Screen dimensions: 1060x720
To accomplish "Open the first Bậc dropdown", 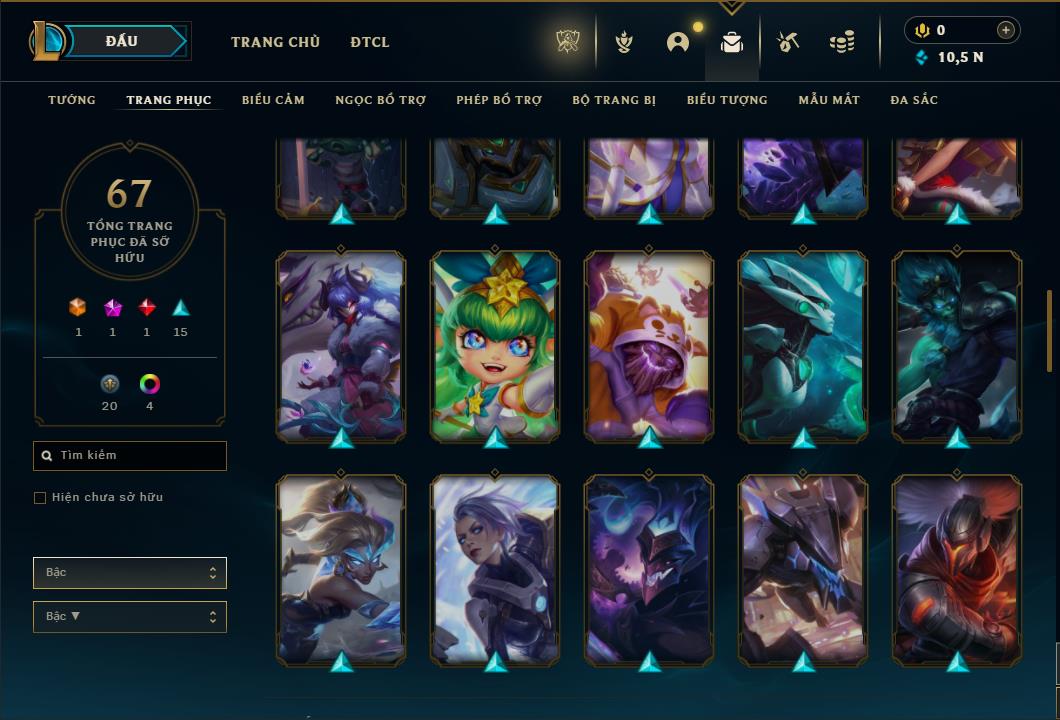I will click(x=130, y=573).
